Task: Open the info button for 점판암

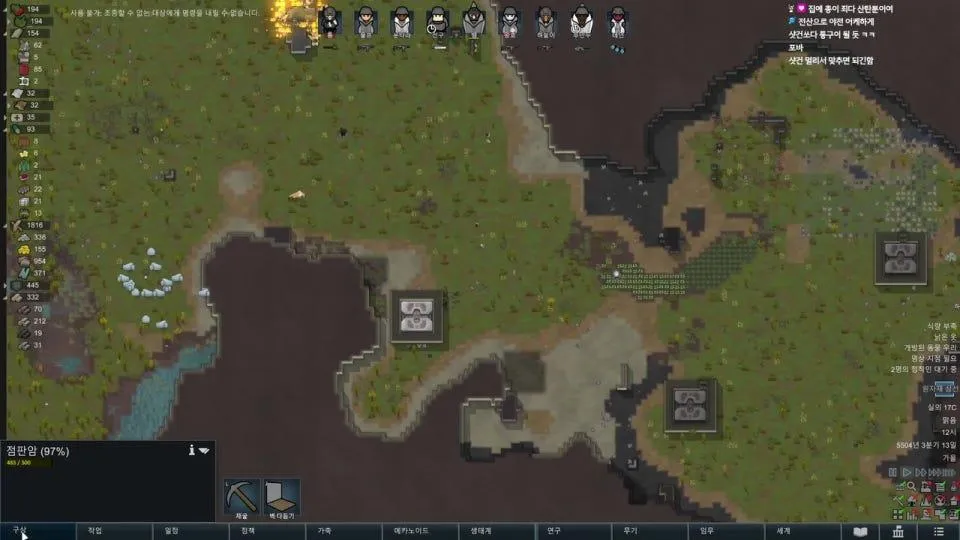Action: click(190, 451)
